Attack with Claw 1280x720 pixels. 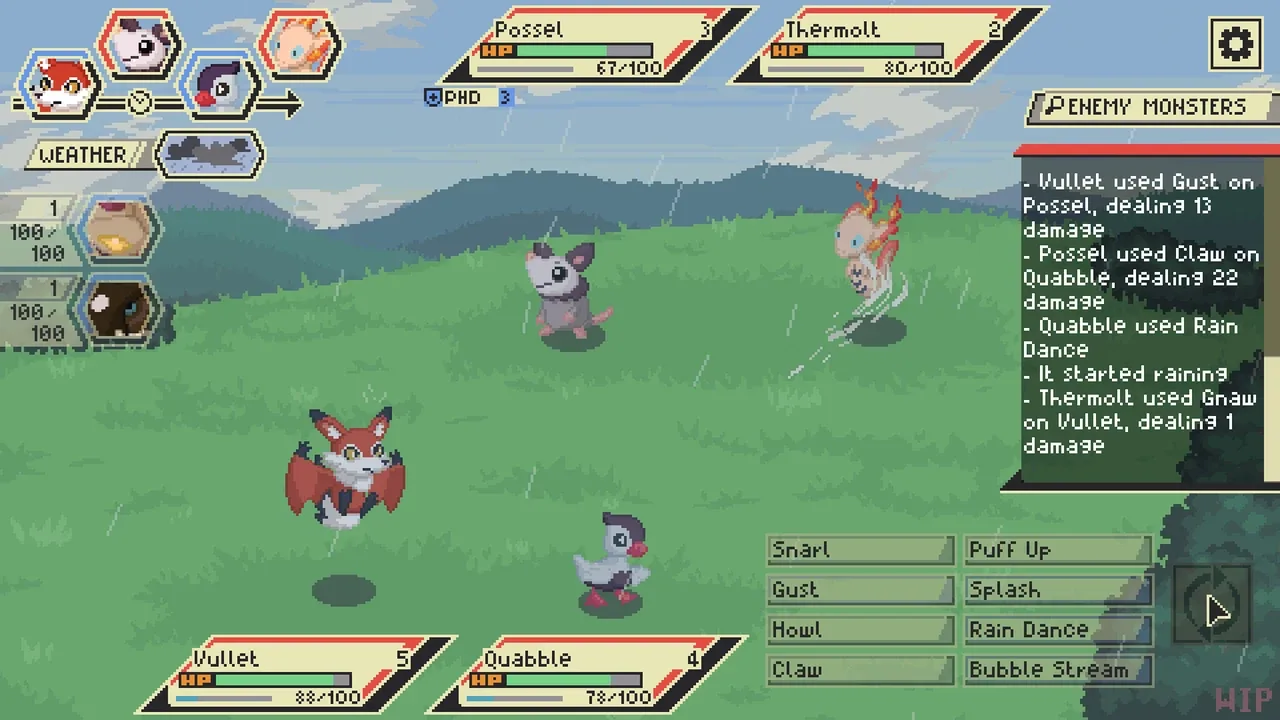860,670
